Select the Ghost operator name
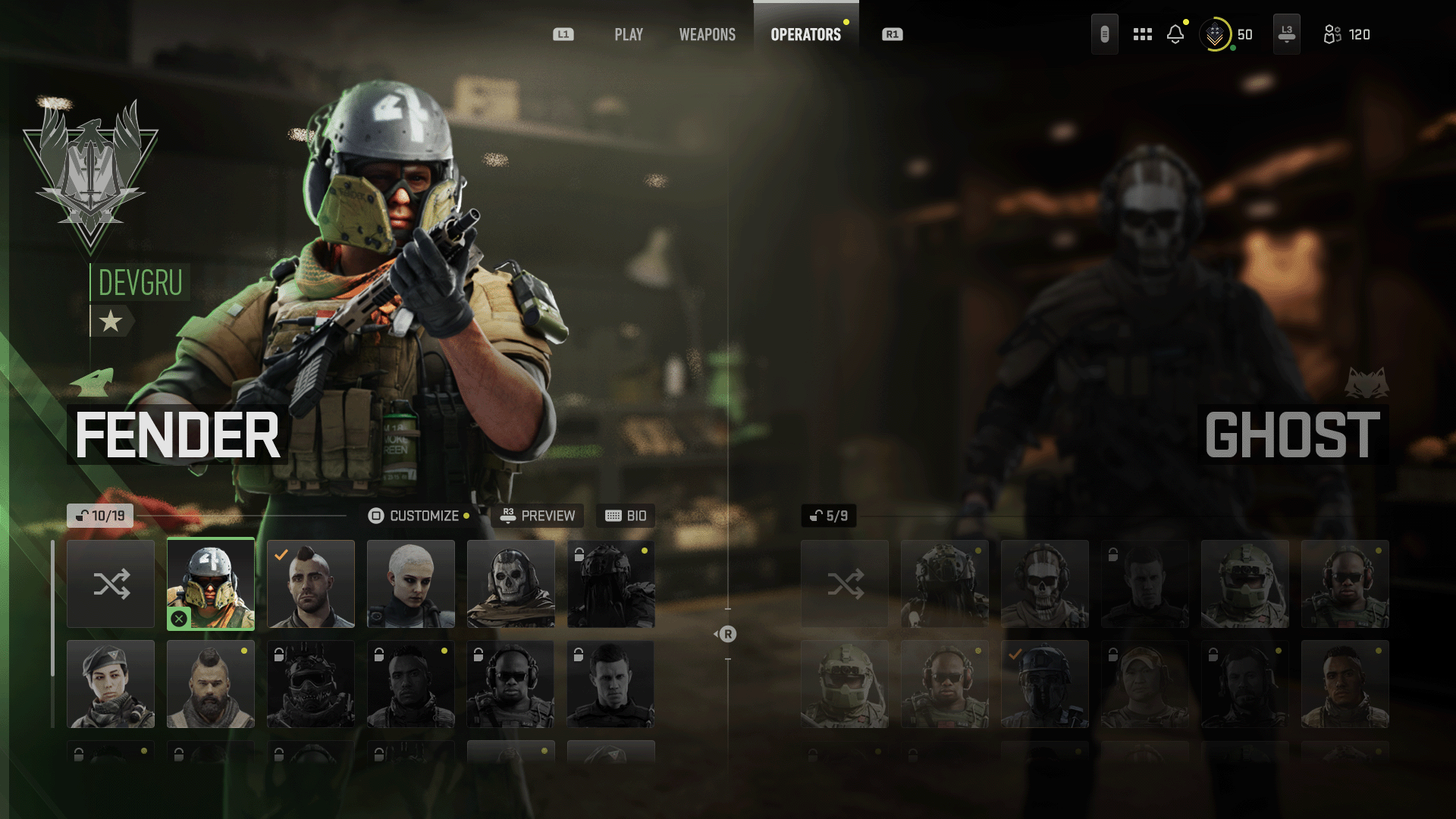Image resolution: width=1456 pixels, height=819 pixels. [x=1292, y=435]
